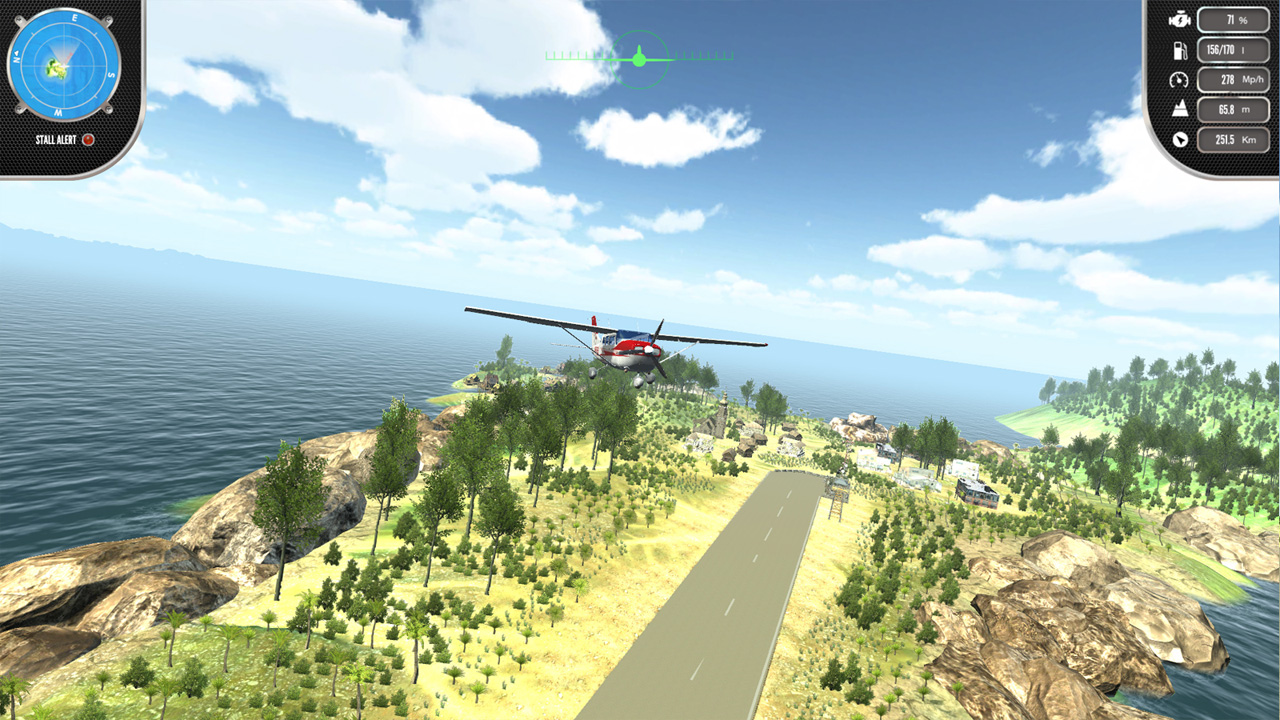Toggle the STALL ALERT warning light
The width and height of the screenshot is (1280, 720).
click(x=88, y=141)
